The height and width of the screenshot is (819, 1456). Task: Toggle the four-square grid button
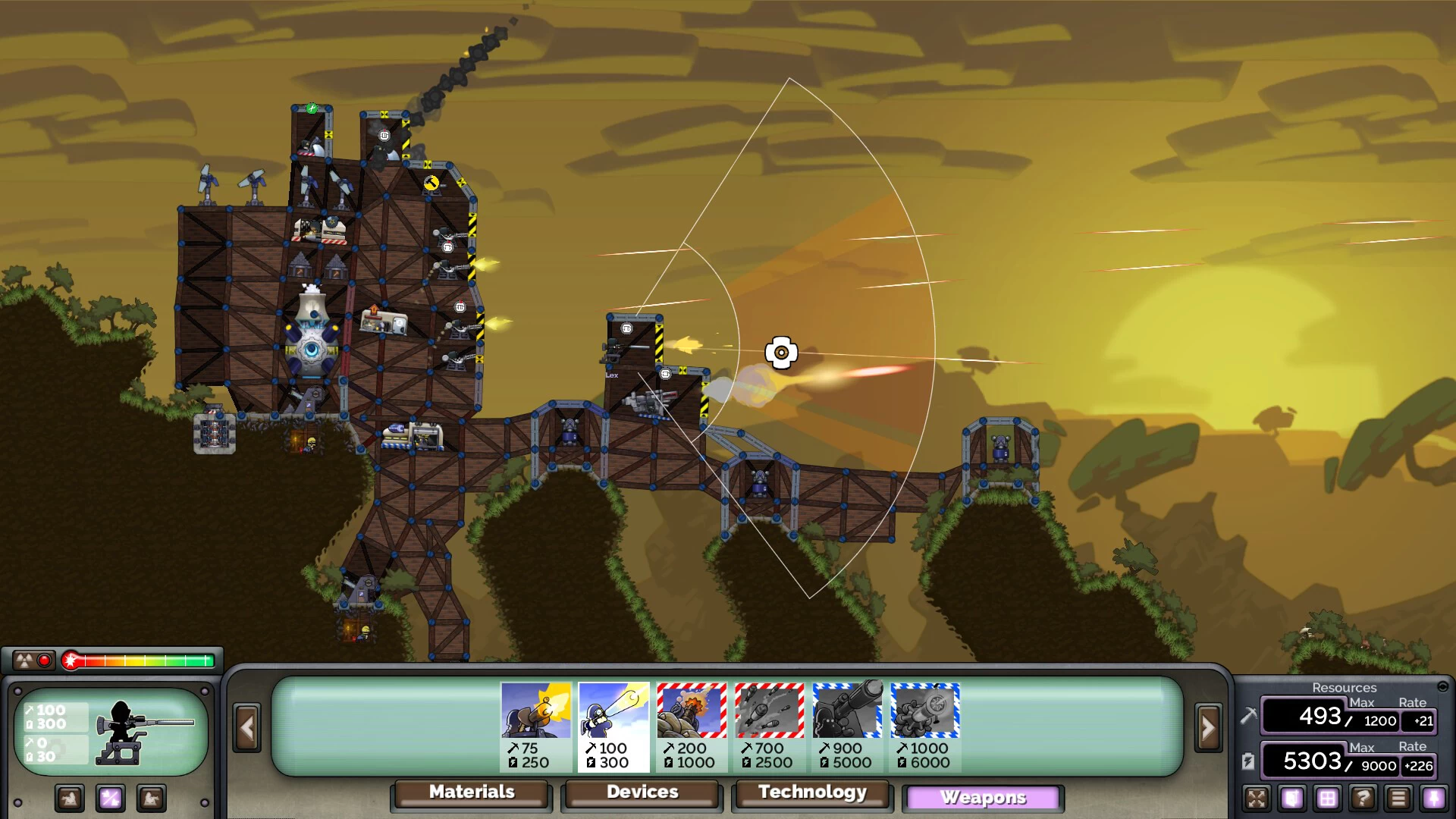pyautogui.click(x=1327, y=798)
